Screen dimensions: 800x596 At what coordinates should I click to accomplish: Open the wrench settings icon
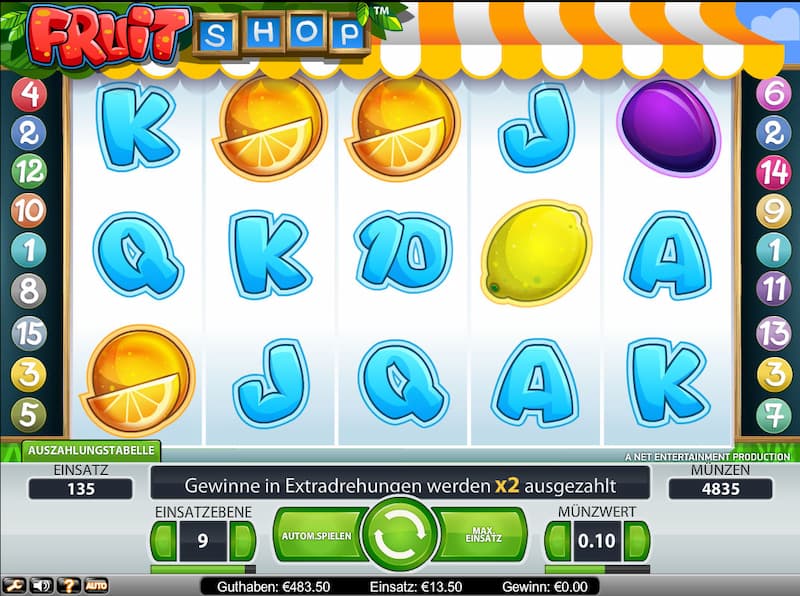(x=15, y=585)
